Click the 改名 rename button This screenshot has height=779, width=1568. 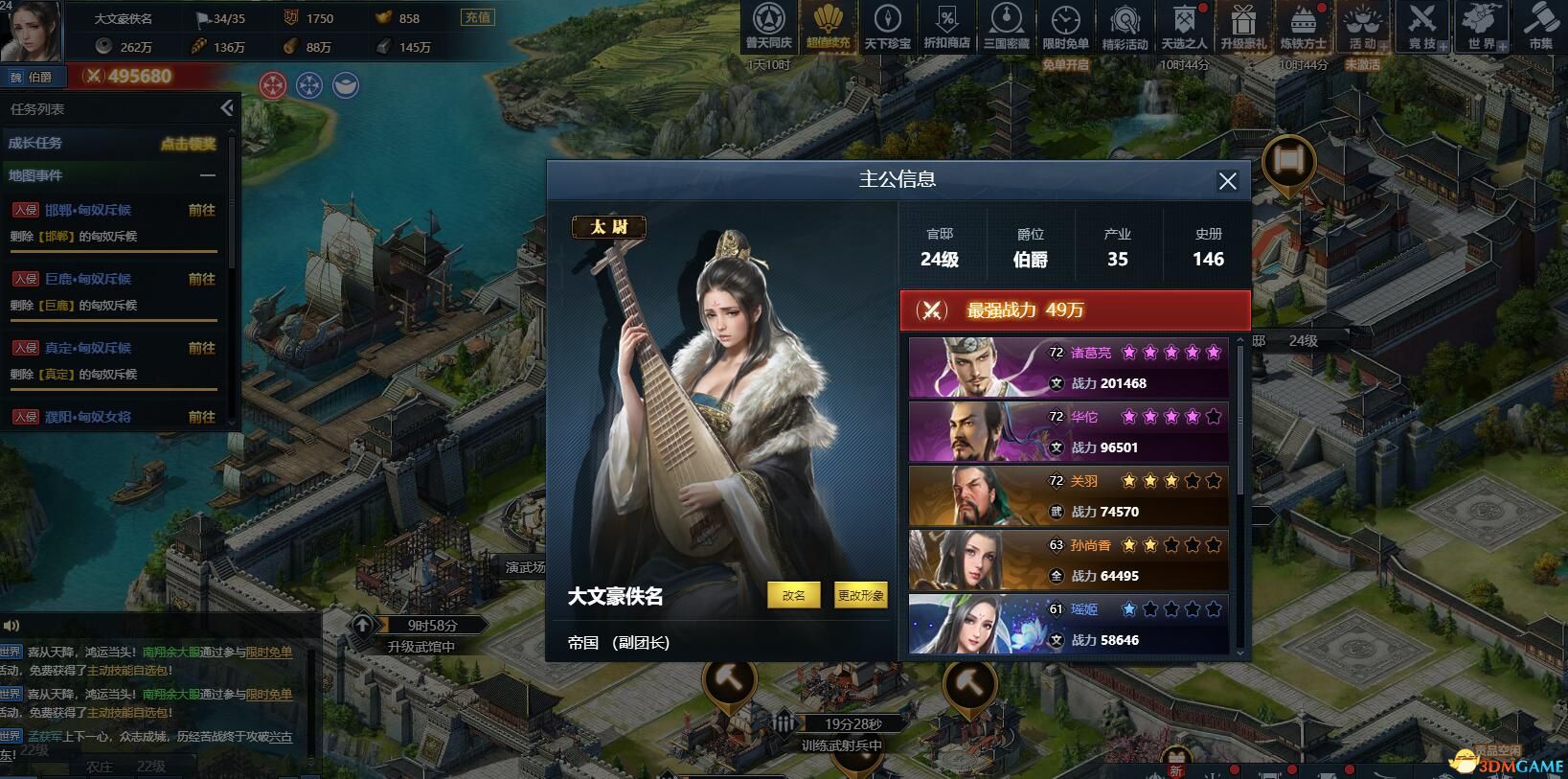[x=793, y=594]
